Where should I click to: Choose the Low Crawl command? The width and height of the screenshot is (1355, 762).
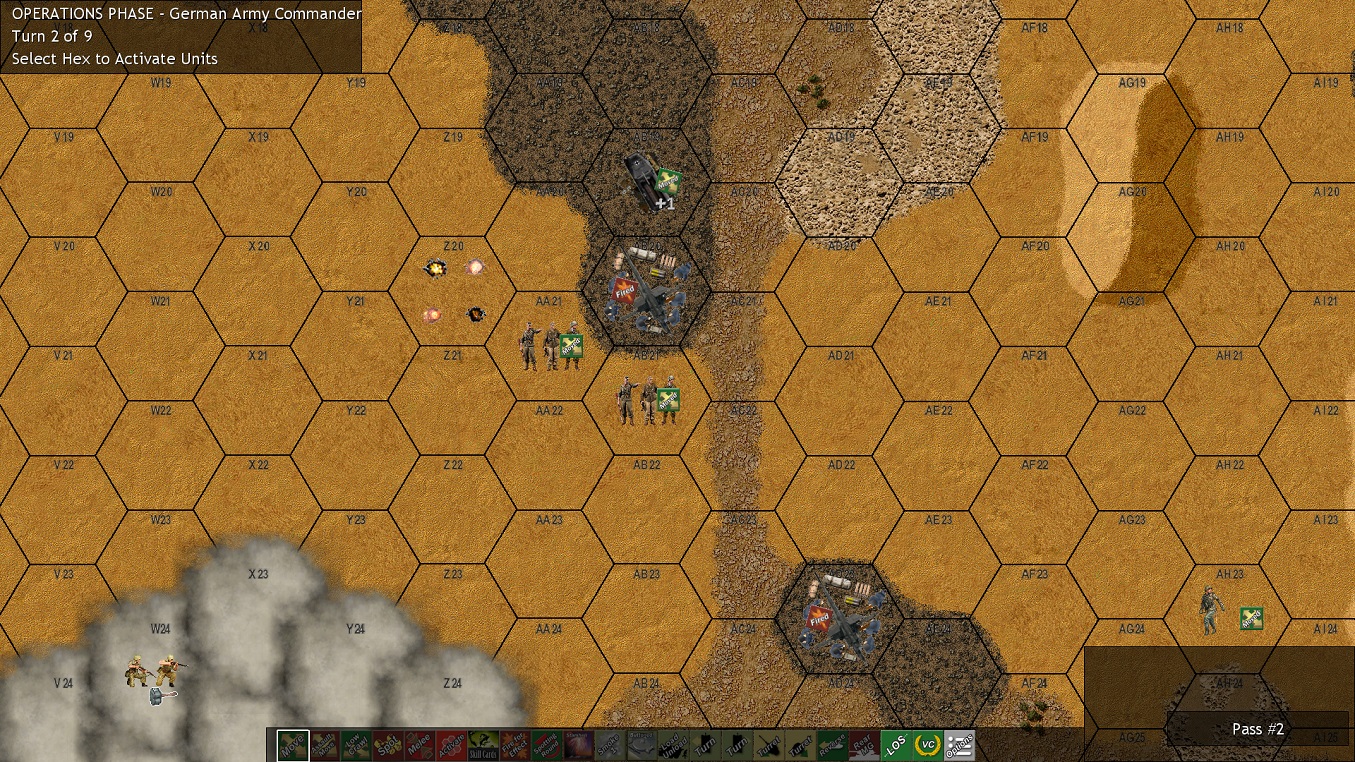[358, 744]
